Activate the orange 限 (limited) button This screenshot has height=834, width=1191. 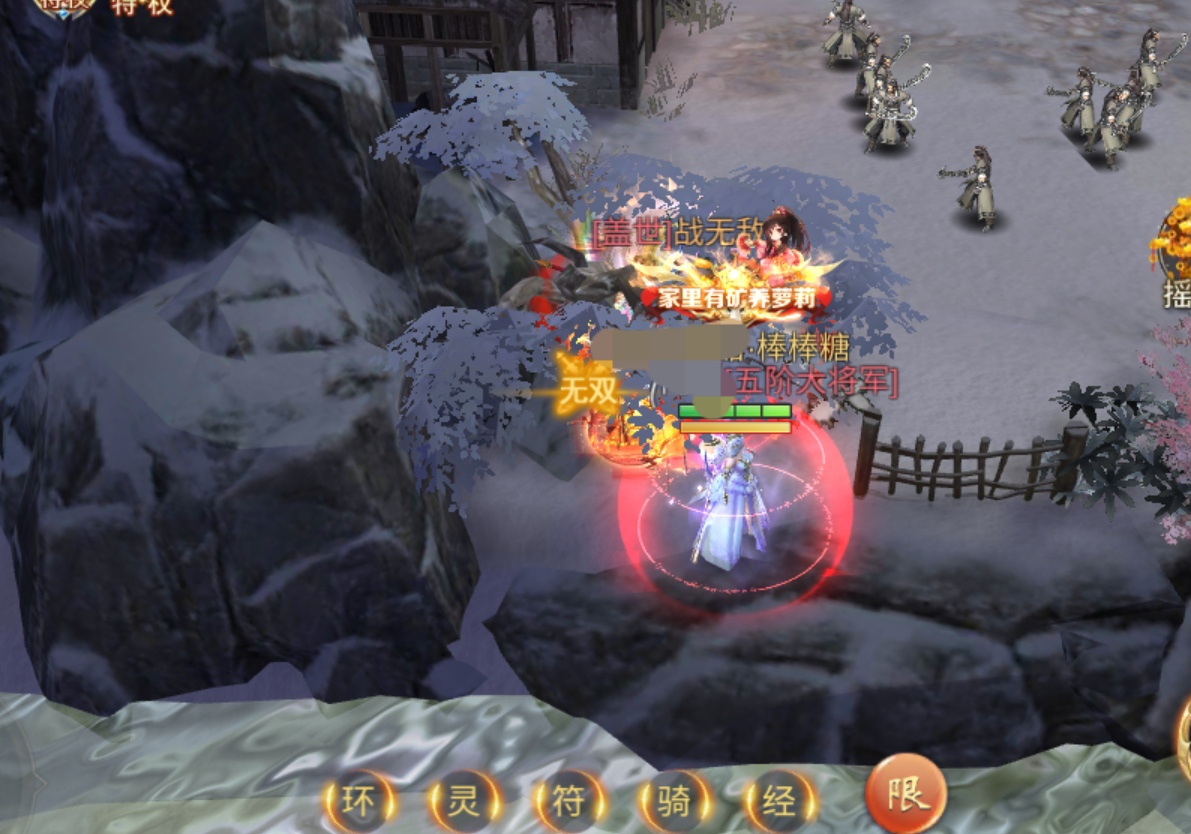point(906,795)
